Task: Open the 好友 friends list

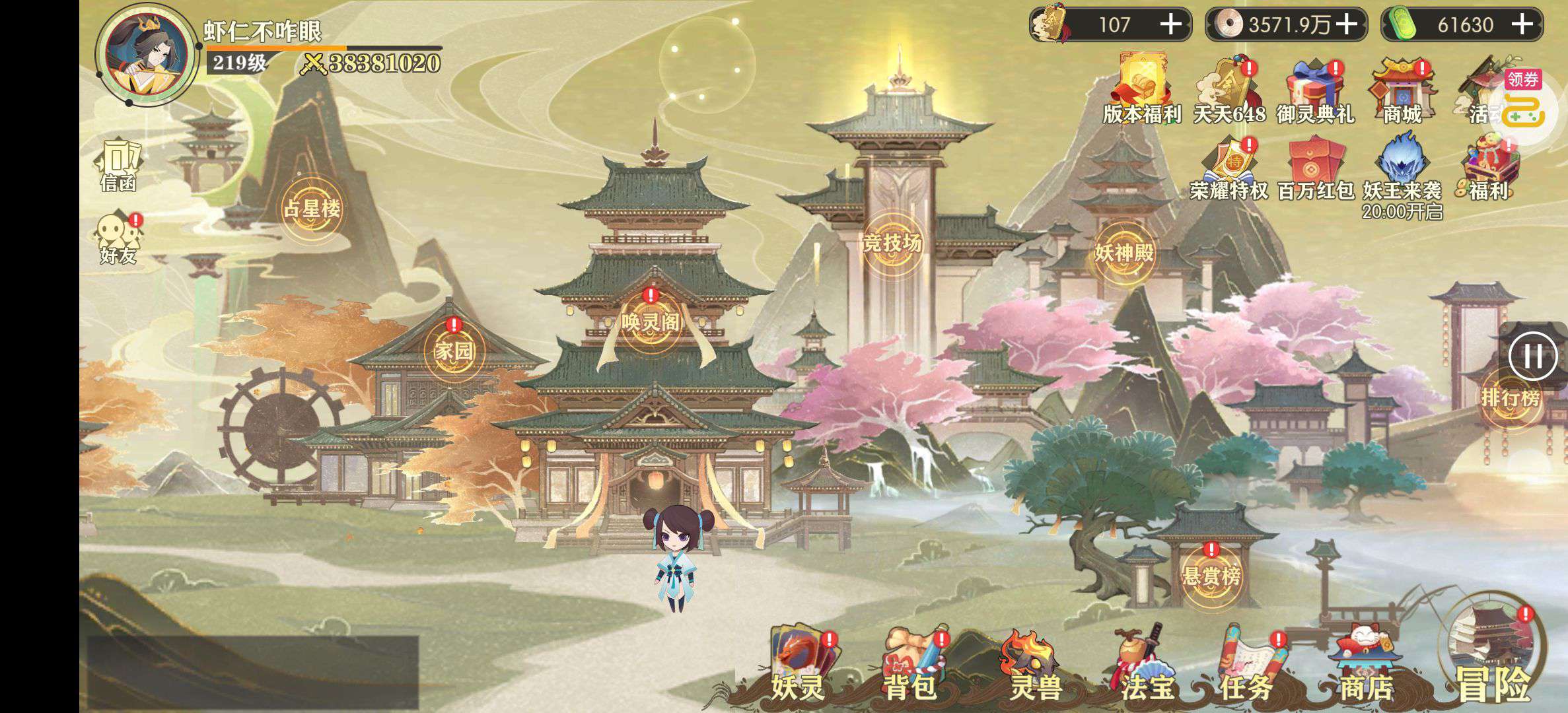Action: (119, 238)
